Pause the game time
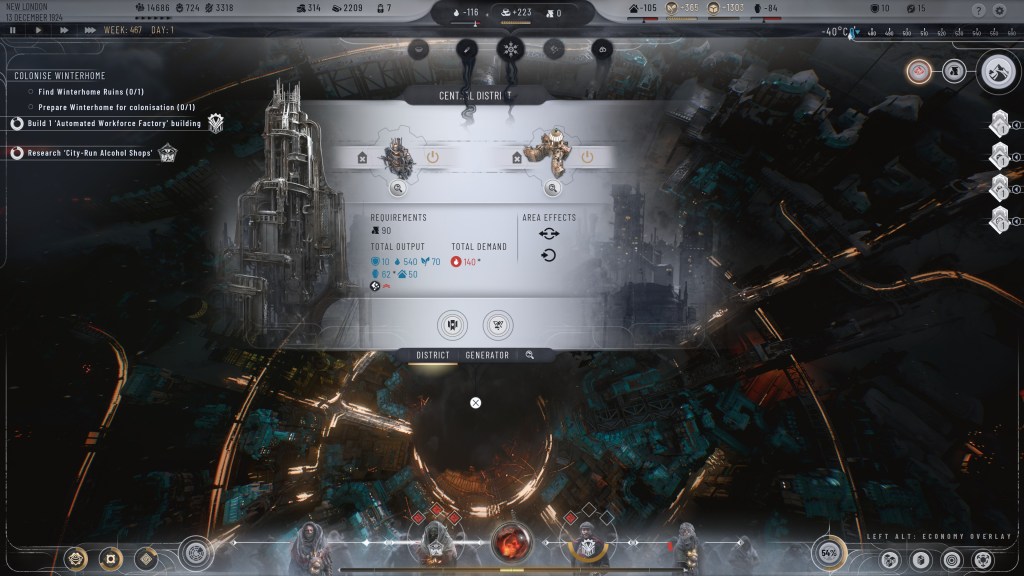 coord(12,30)
